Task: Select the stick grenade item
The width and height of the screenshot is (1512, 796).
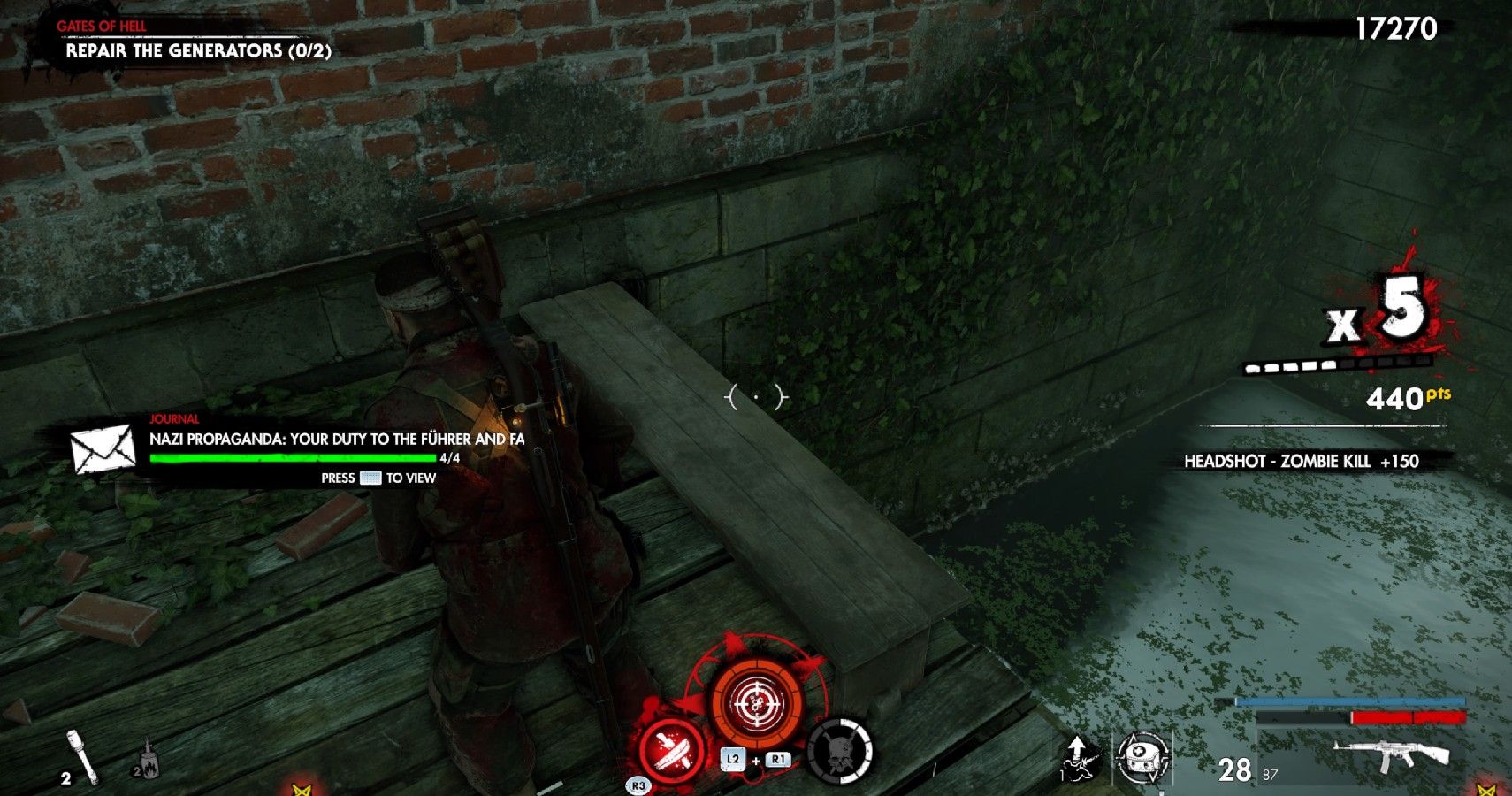Action: point(81,756)
